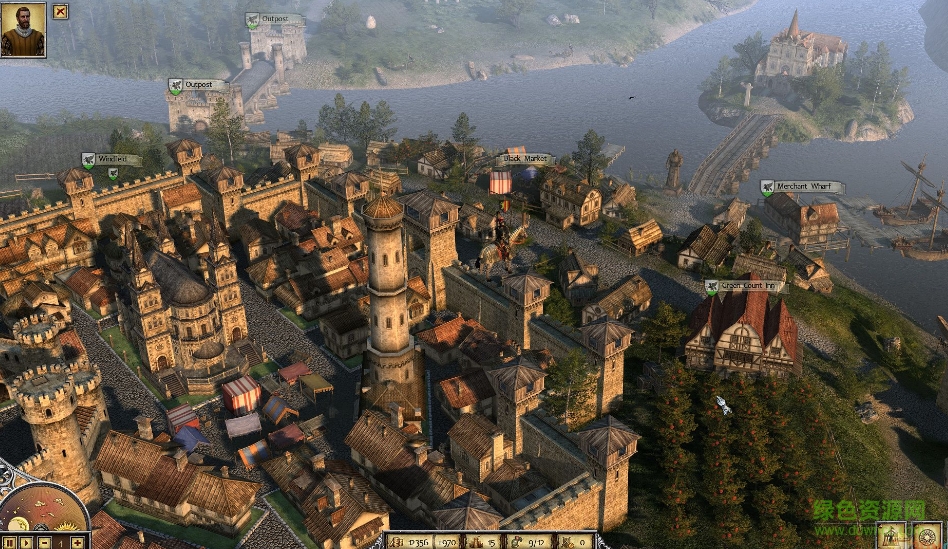Close the selection with the red X button
The height and width of the screenshot is (549, 948).
pyautogui.click(x=61, y=12)
